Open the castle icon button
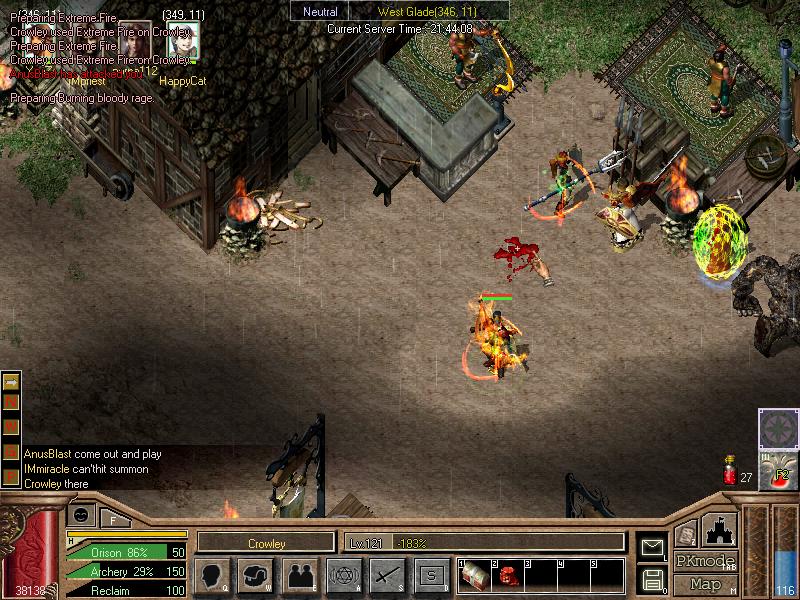 (721, 529)
